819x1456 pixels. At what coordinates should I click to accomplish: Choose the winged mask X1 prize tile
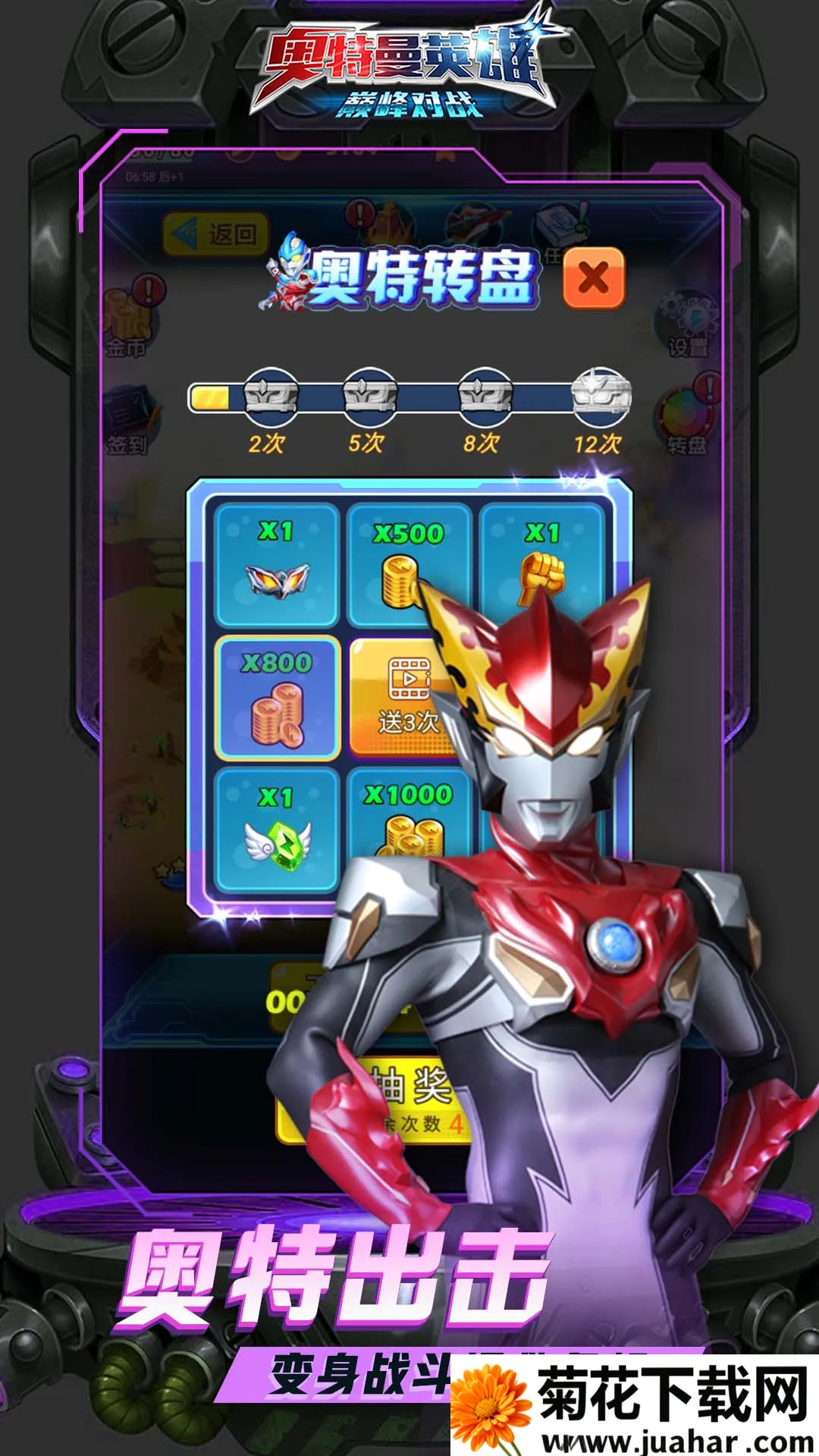[278, 565]
